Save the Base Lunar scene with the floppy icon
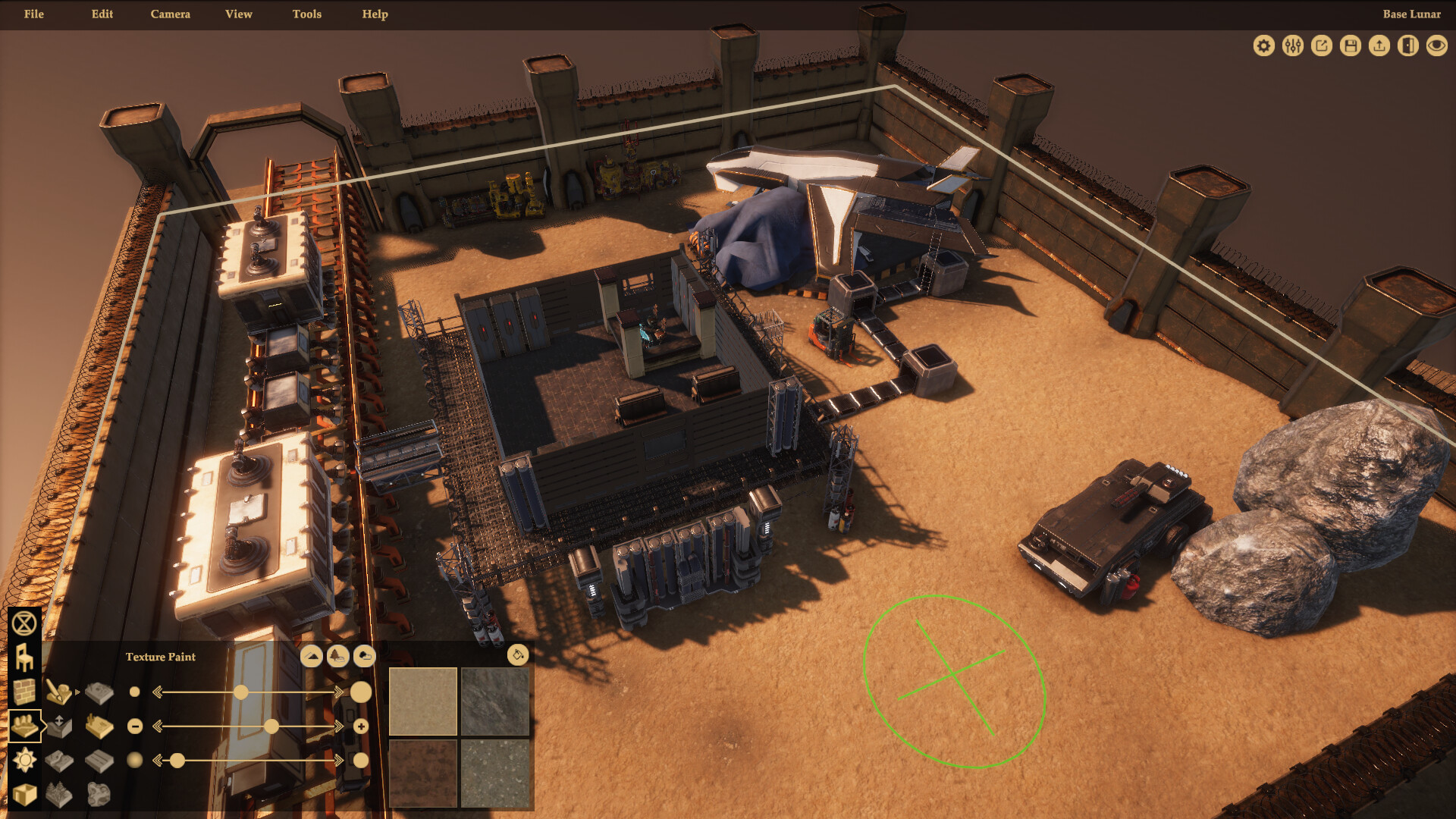The width and height of the screenshot is (1456, 819). tap(1351, 45)
